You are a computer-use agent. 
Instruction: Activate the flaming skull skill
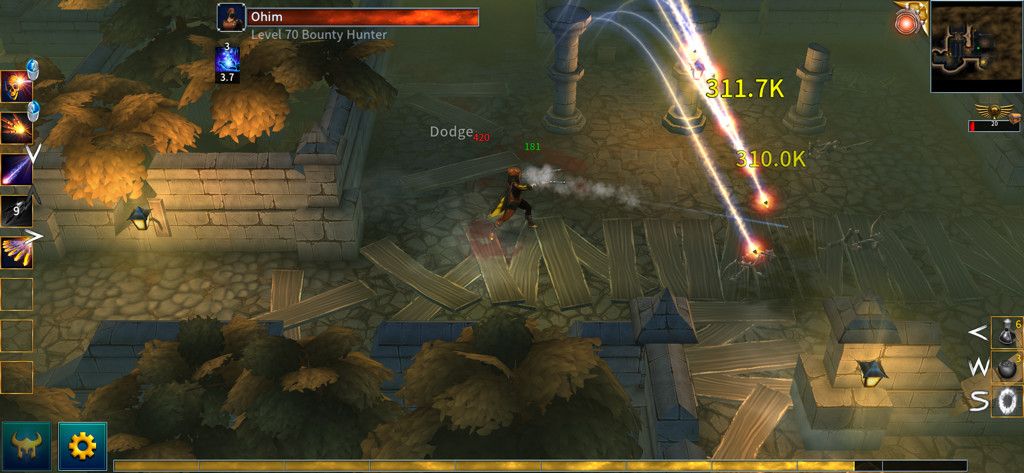click(x=16, y=87)
